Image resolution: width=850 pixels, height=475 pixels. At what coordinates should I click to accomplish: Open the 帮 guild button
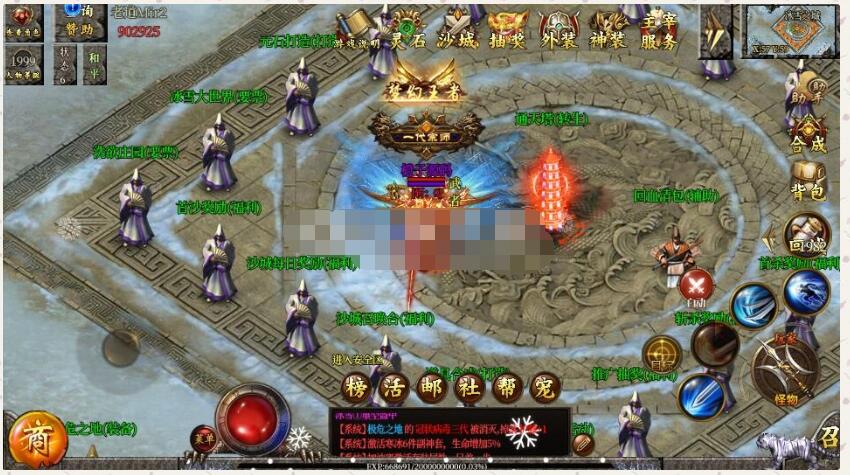click(x=507, y=387)
